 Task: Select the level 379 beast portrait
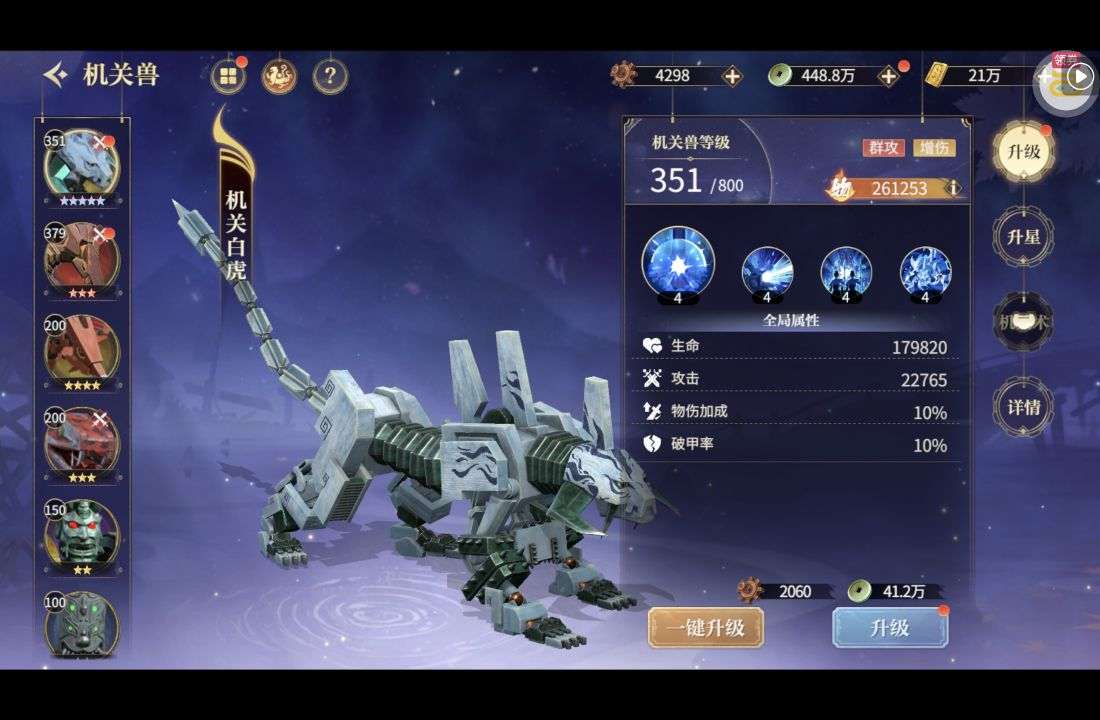click(x=81, y=258)
